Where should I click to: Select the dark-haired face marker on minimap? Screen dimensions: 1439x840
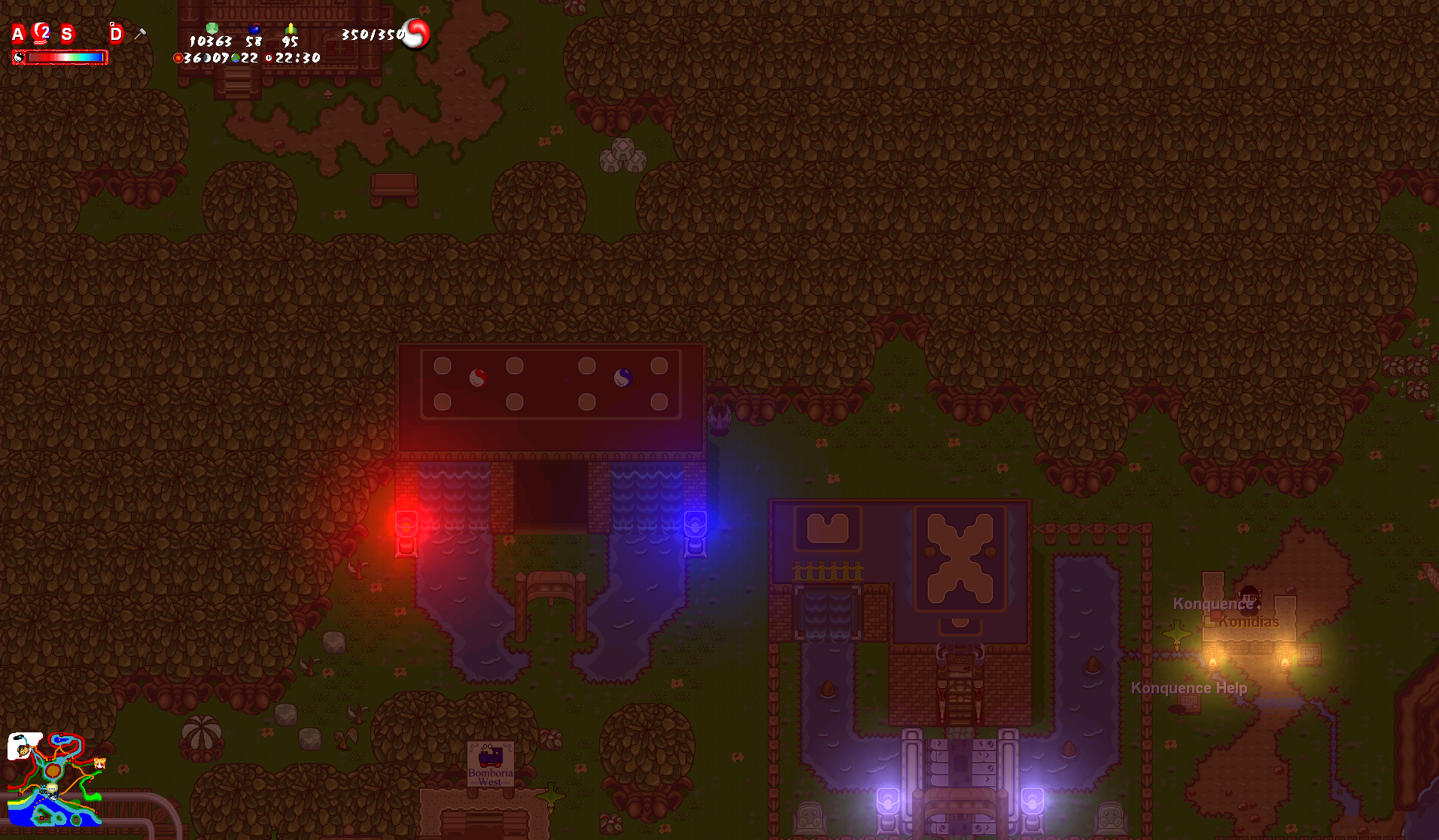24,748
